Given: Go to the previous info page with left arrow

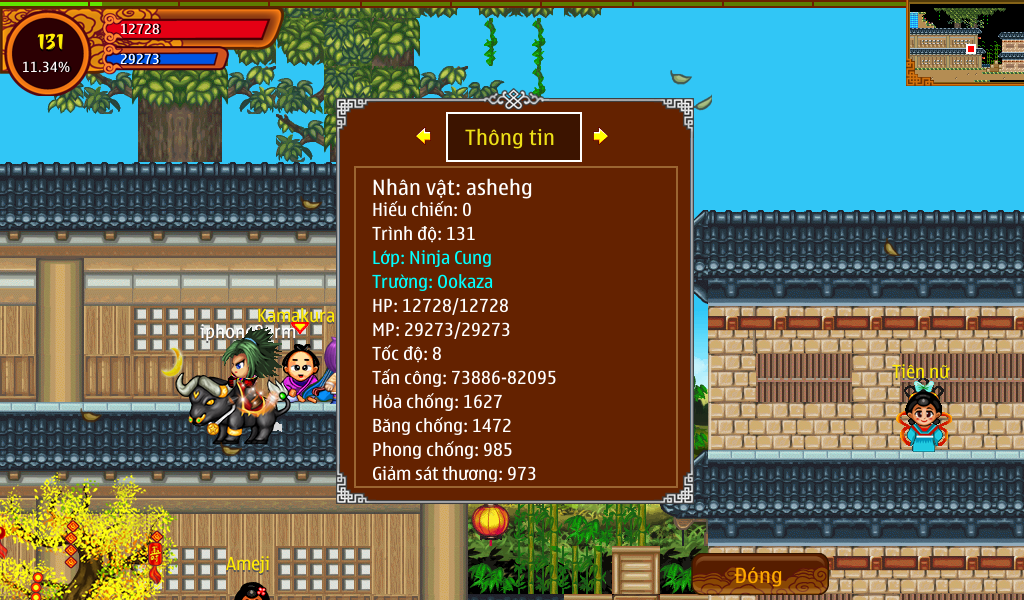Looking at the screenshot, I should point(424,136).
